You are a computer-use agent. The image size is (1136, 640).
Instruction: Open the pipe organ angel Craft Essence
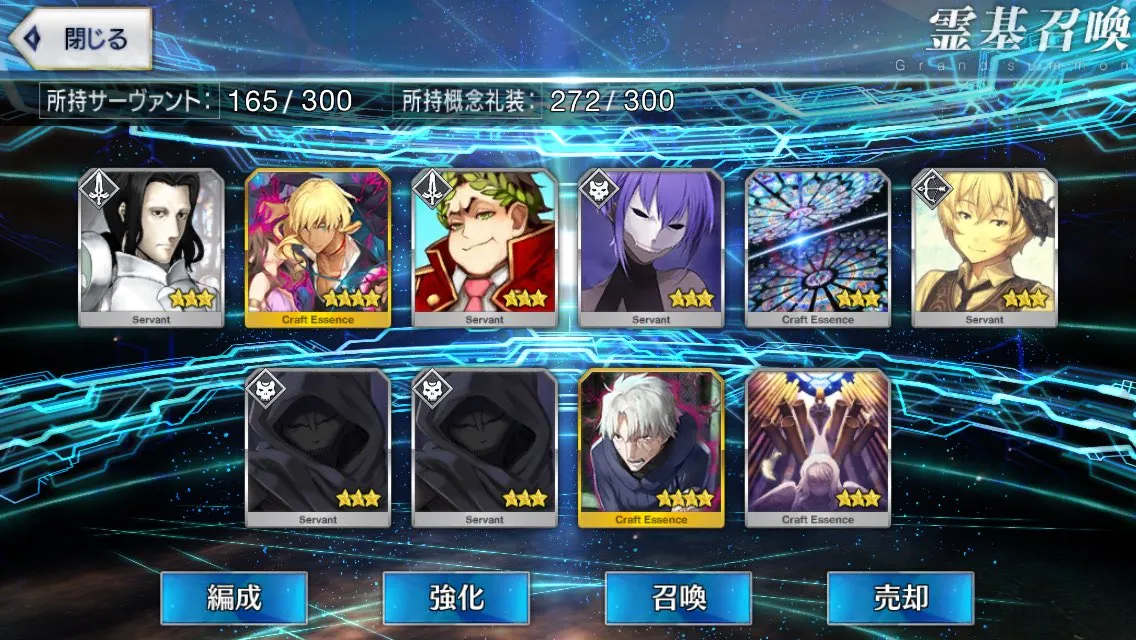[817, 447]
